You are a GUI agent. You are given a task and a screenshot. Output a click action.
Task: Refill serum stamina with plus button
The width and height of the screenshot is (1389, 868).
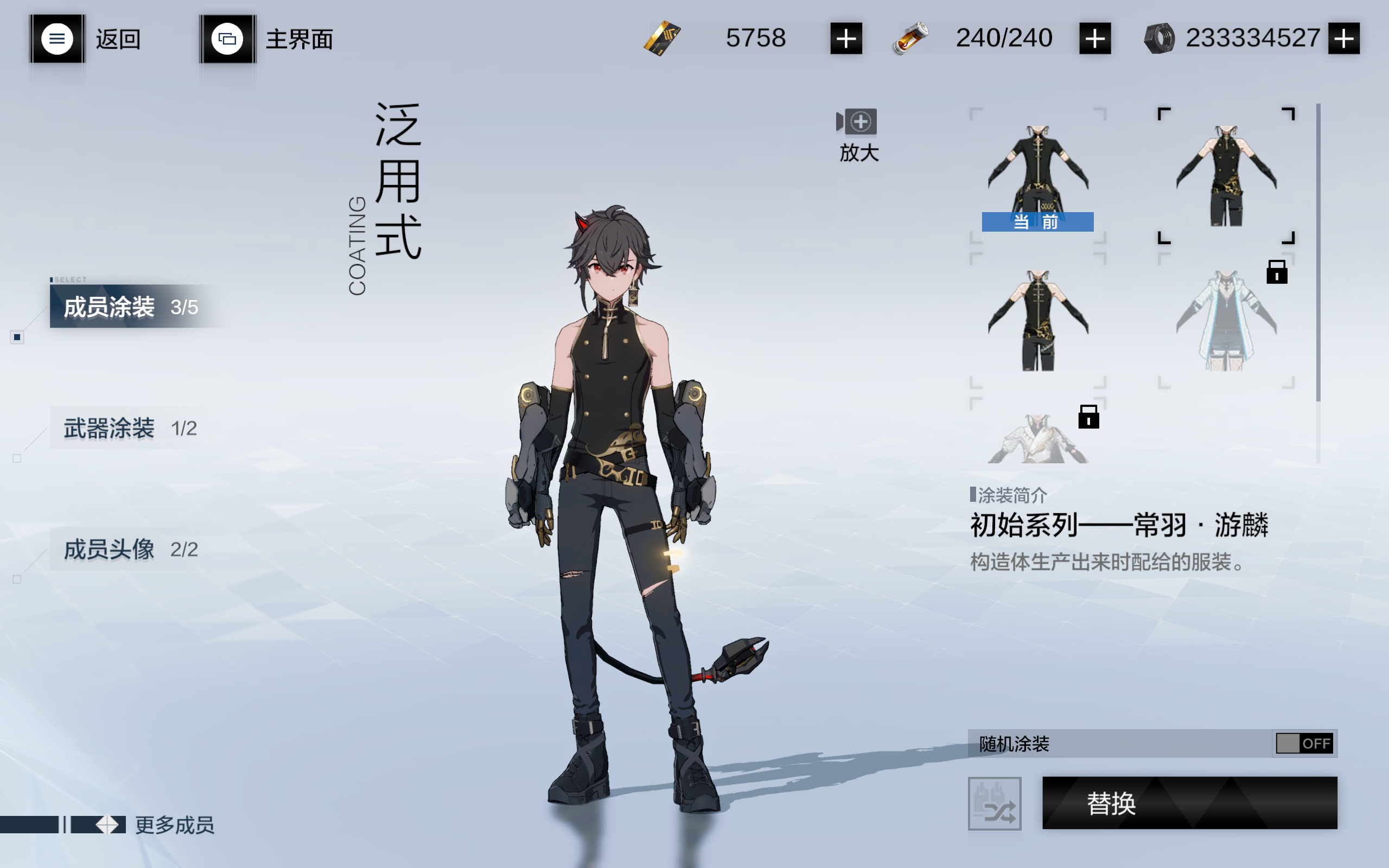pyautogui.click(x=1094, y=39)
